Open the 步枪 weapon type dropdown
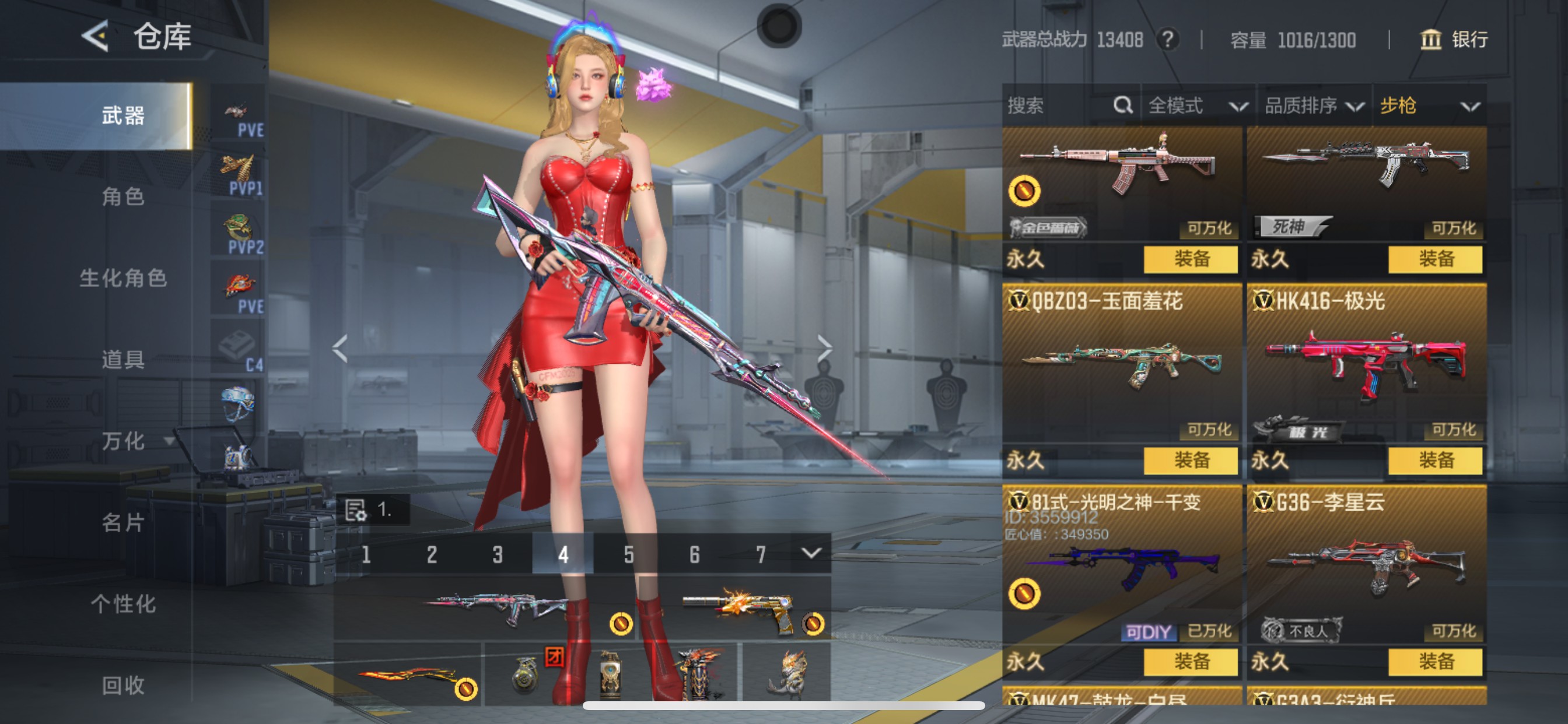This screenshot has height=724, width=1568. tap(1429, 106)
